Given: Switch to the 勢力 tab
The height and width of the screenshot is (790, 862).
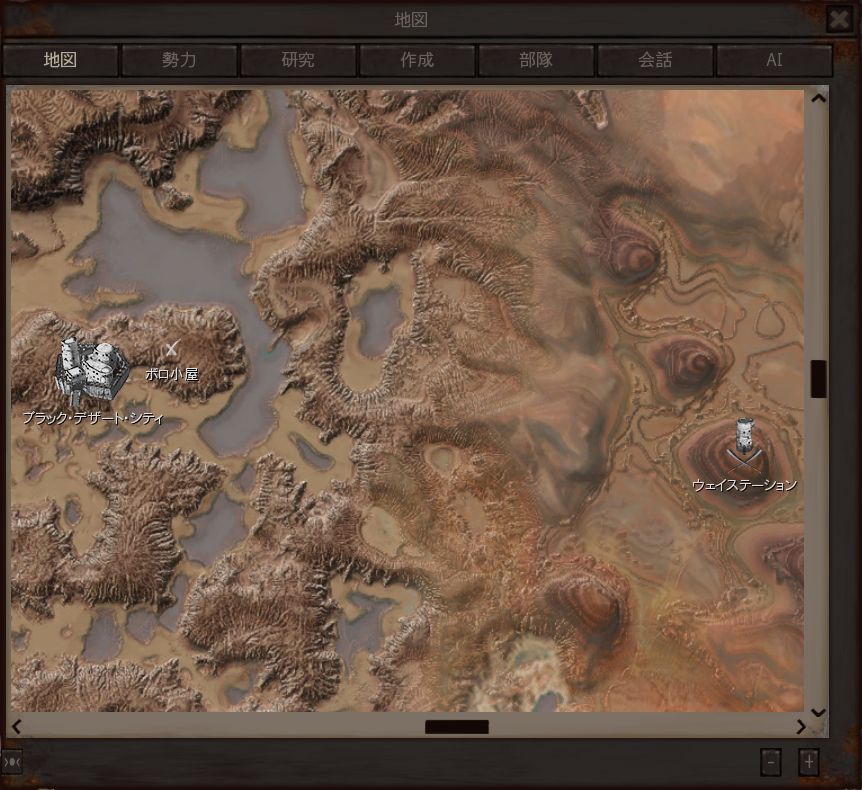Looking at the screenshot, I should [x=179, y=60].
